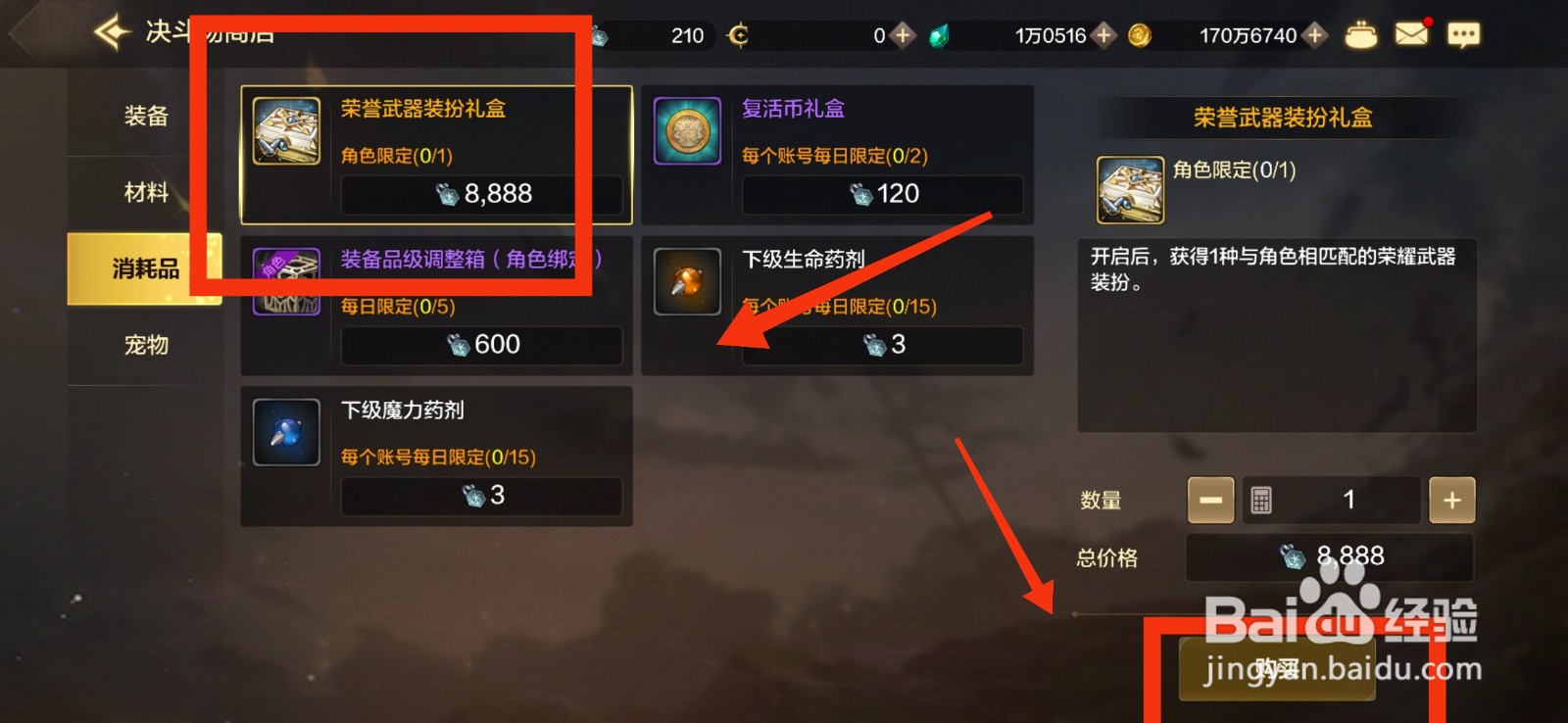1568x723 pixels.
Task: Open the mailbox with unread notification
Action: click(1410, 33)
